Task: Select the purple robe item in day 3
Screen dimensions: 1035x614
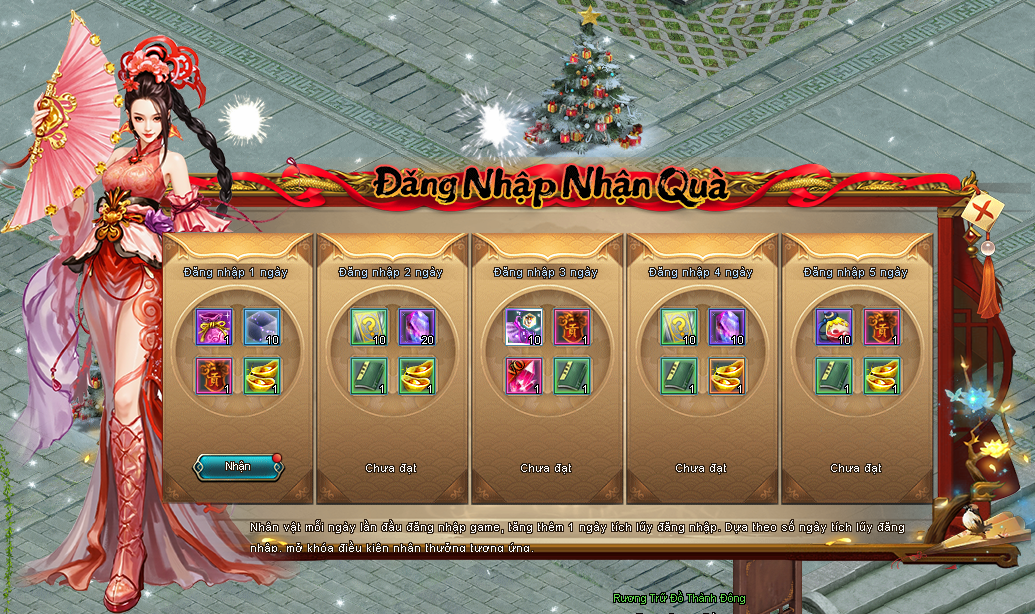Action: pos(523,327)
